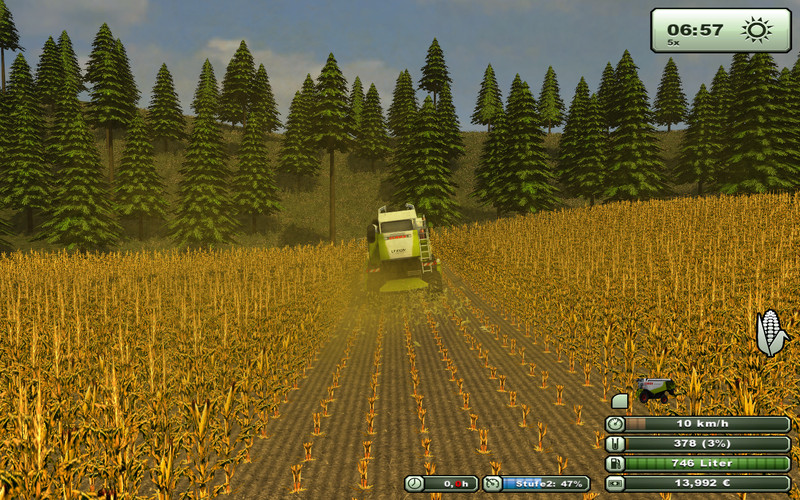
Task: Click the grain tank fill icon
Action: click(615, 444)
